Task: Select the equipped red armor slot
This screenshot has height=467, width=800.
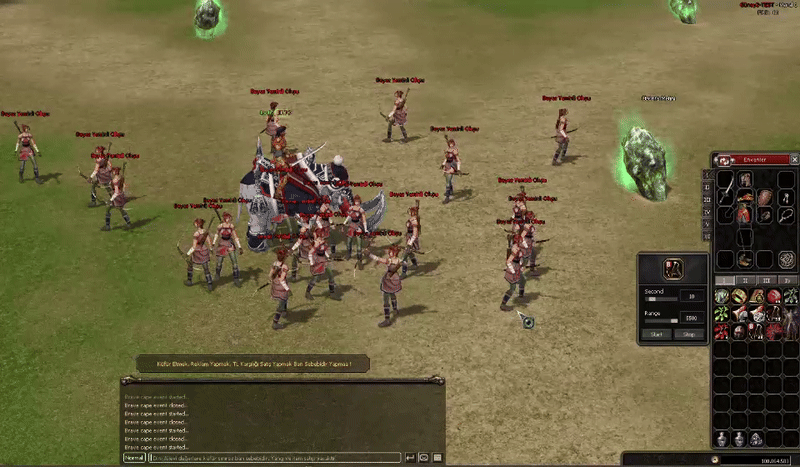Action: [744, 213]
